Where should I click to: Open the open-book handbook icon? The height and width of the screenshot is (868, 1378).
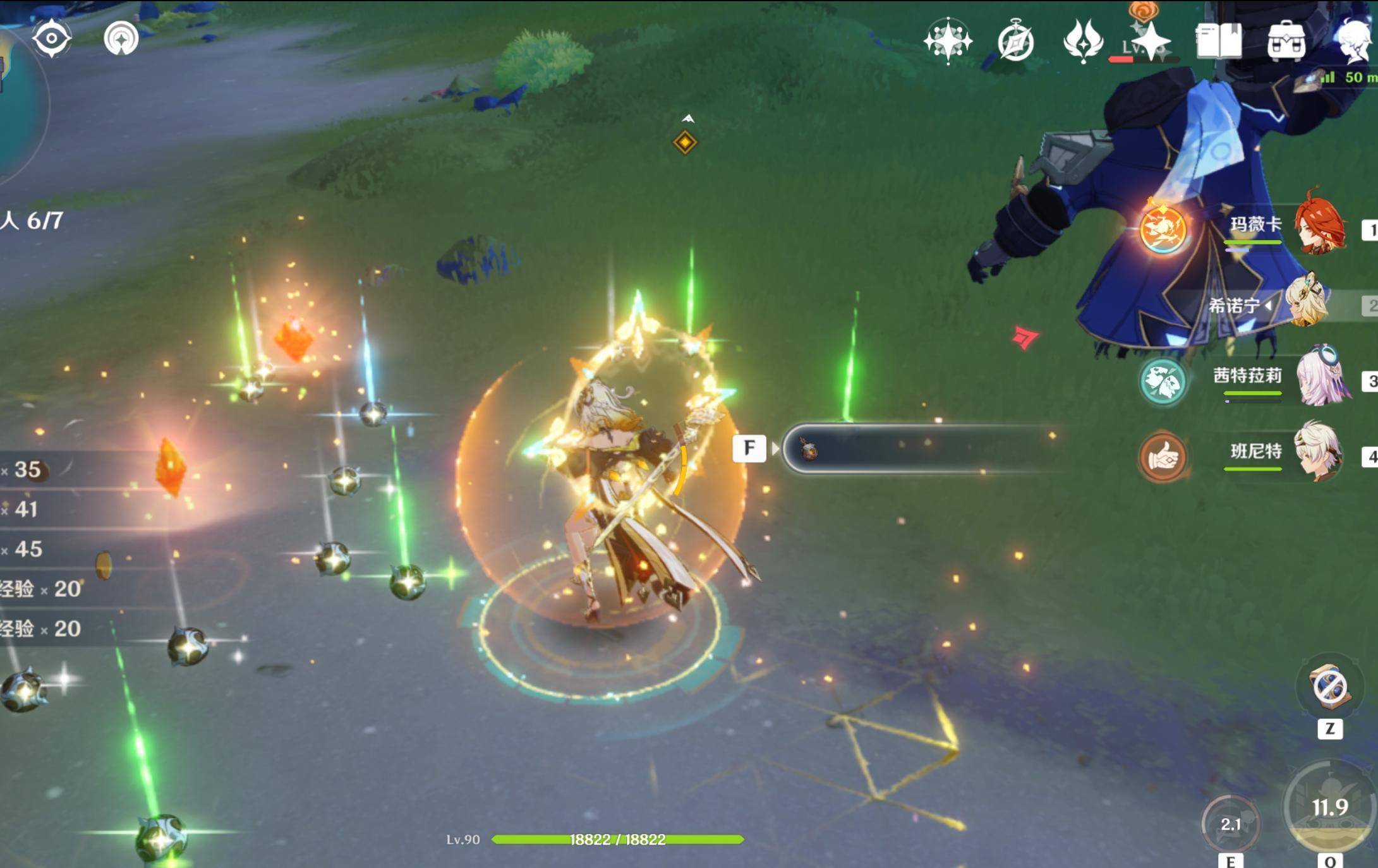point(1218,42)
